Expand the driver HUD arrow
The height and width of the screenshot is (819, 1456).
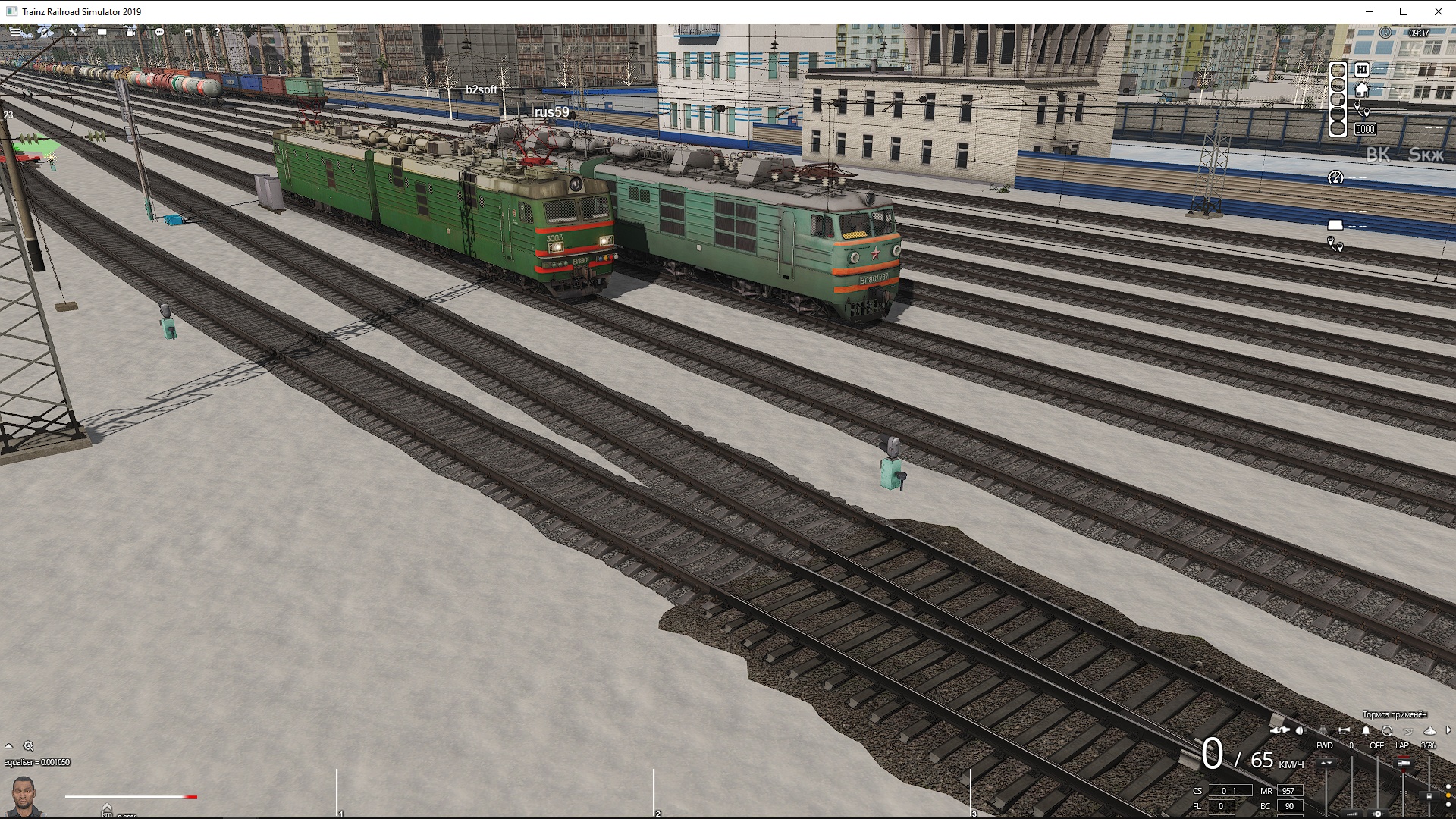tap(1448, 730)
